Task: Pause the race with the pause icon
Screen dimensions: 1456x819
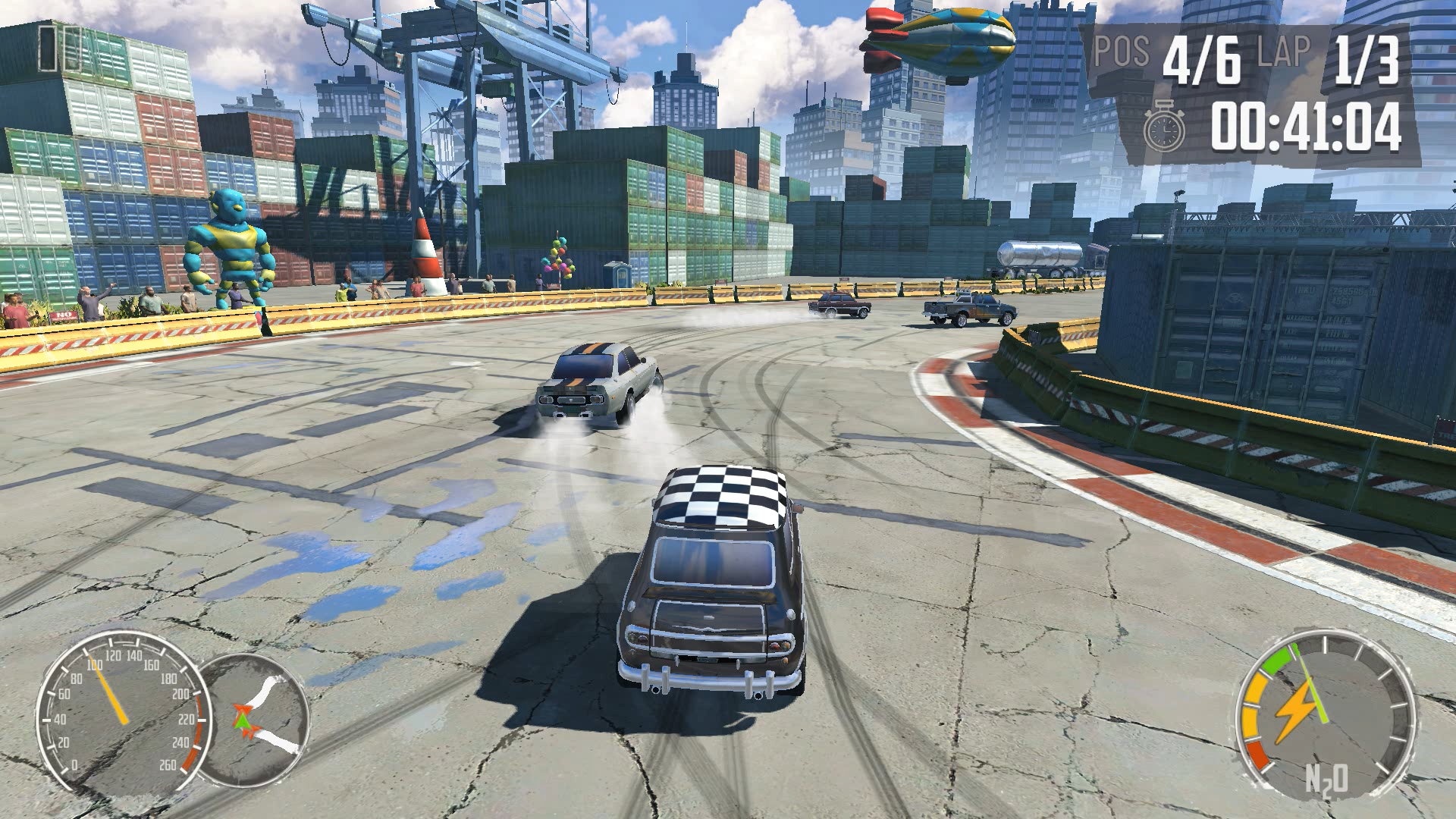Action: pyautogui.click(x=61, y=49)
